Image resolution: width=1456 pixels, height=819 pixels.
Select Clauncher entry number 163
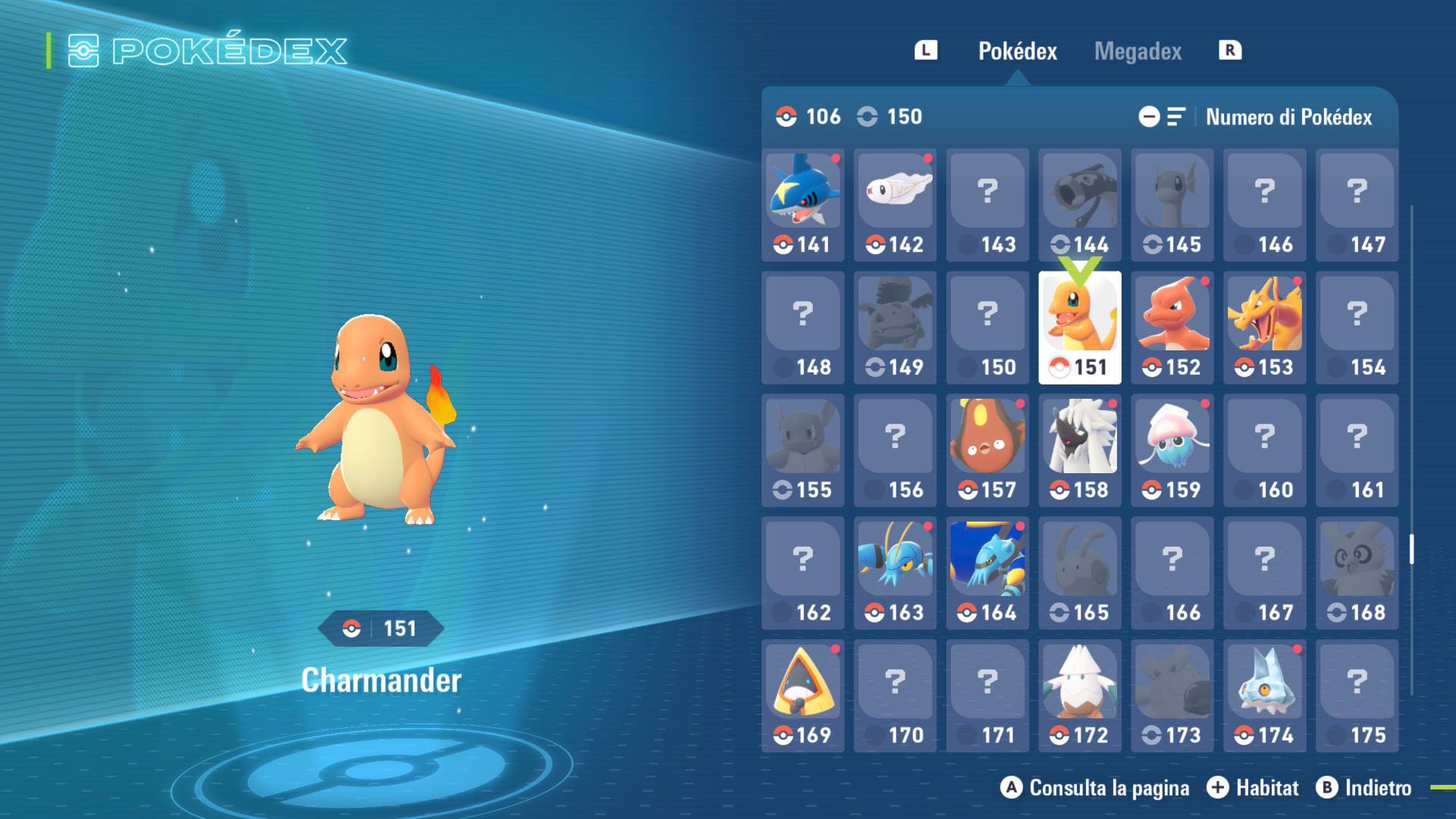click(x=895, y=573)
